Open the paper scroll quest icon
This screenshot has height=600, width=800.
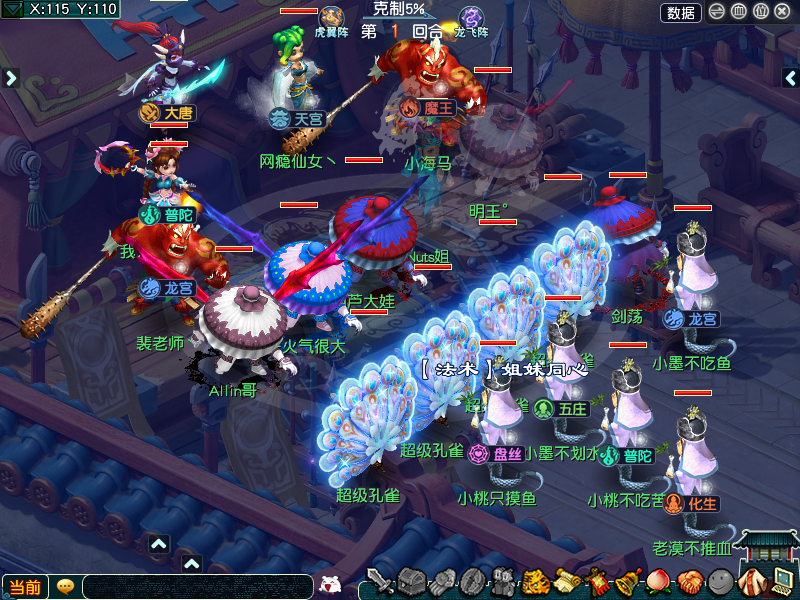click(x=567, y=580)
